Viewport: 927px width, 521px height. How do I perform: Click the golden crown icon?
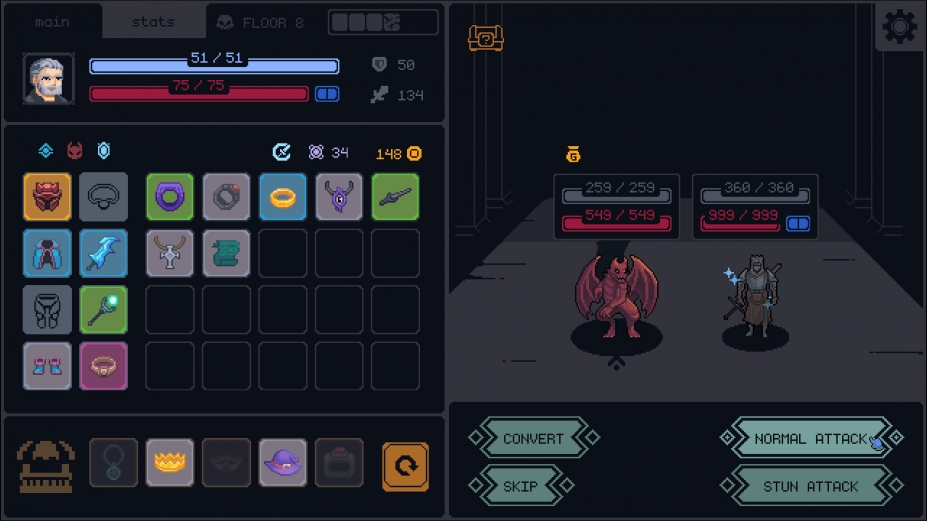170,464
